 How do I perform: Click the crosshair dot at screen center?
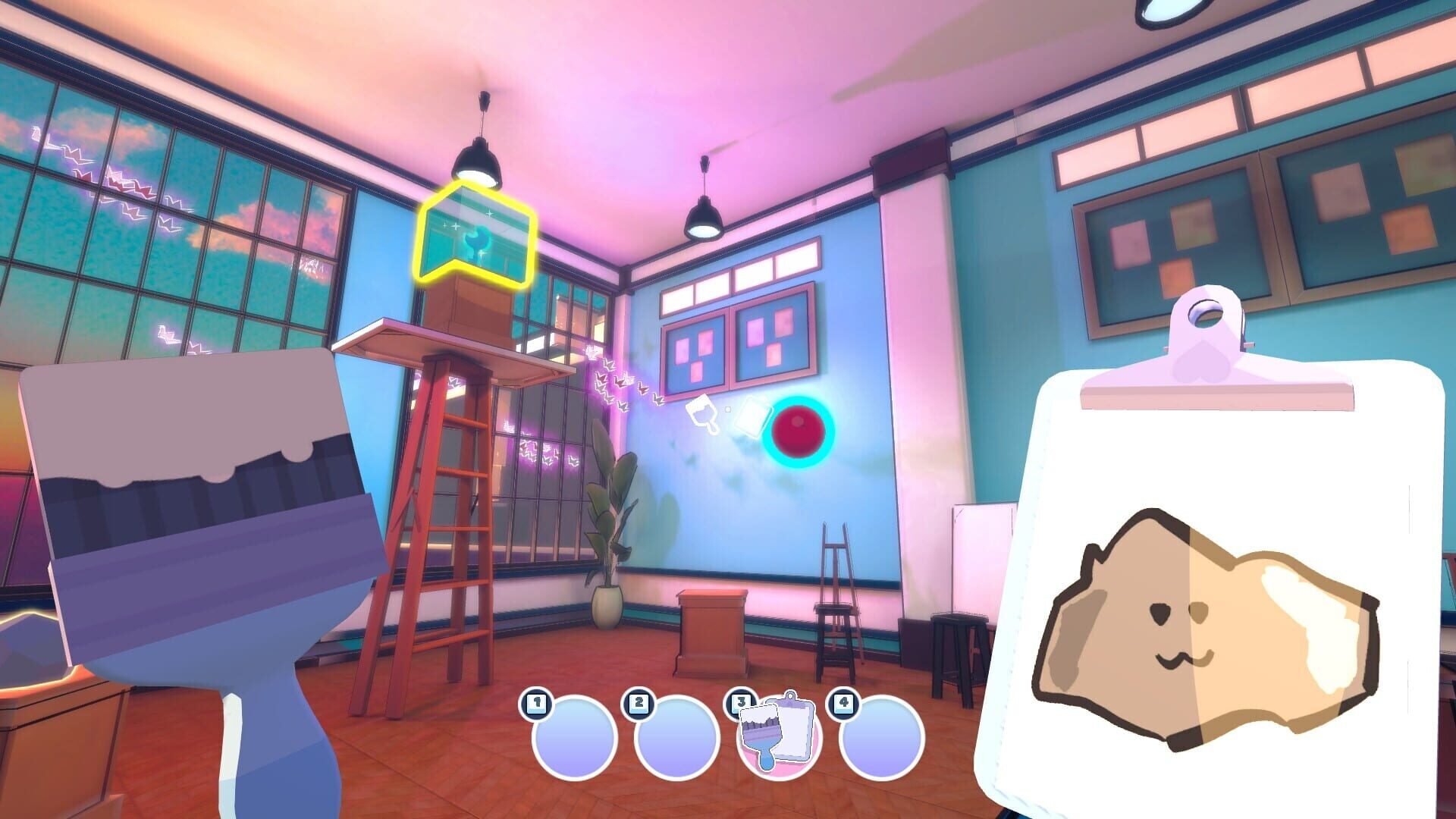click(728, 409)
